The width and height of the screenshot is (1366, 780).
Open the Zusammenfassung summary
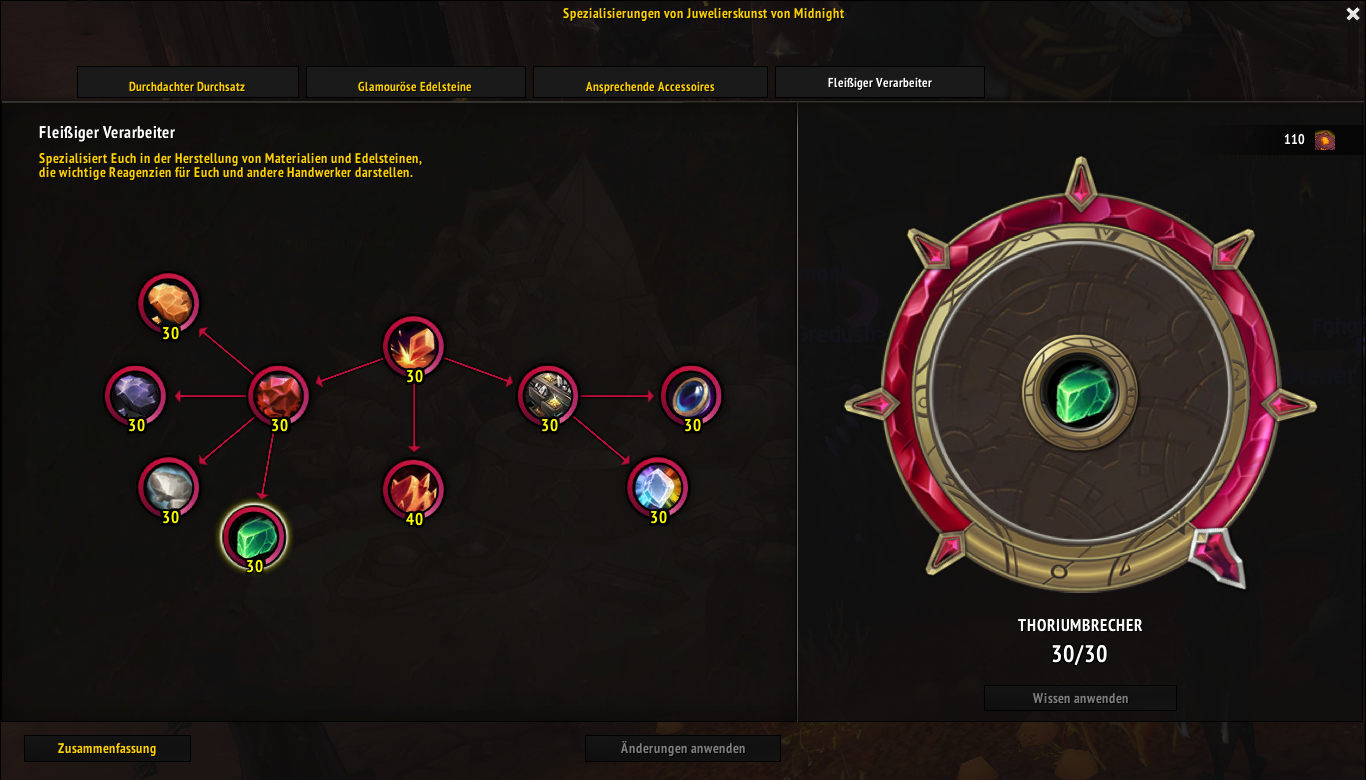(107, 748)
